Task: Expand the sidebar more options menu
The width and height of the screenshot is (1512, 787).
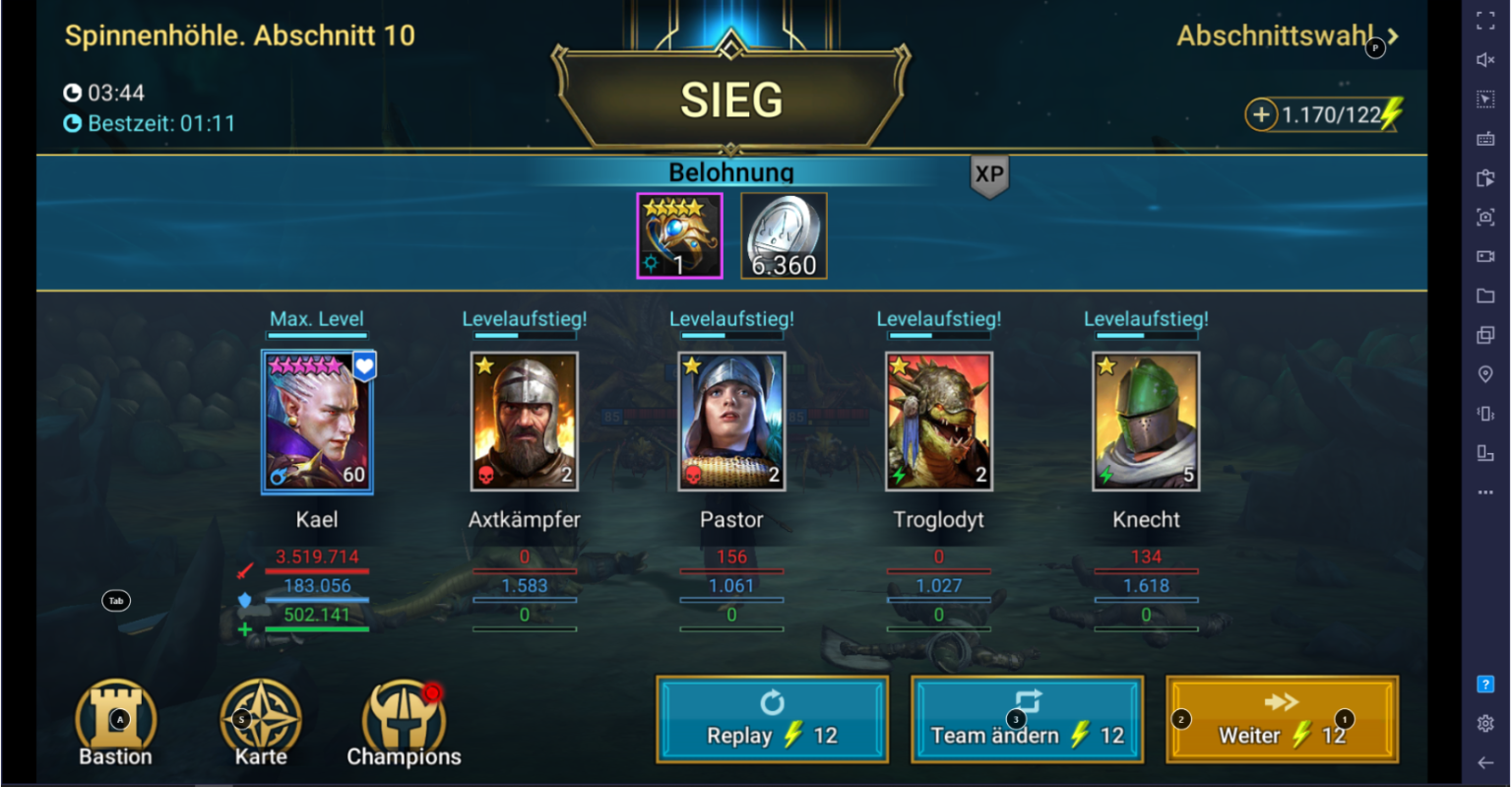Action: point(1486,492)
